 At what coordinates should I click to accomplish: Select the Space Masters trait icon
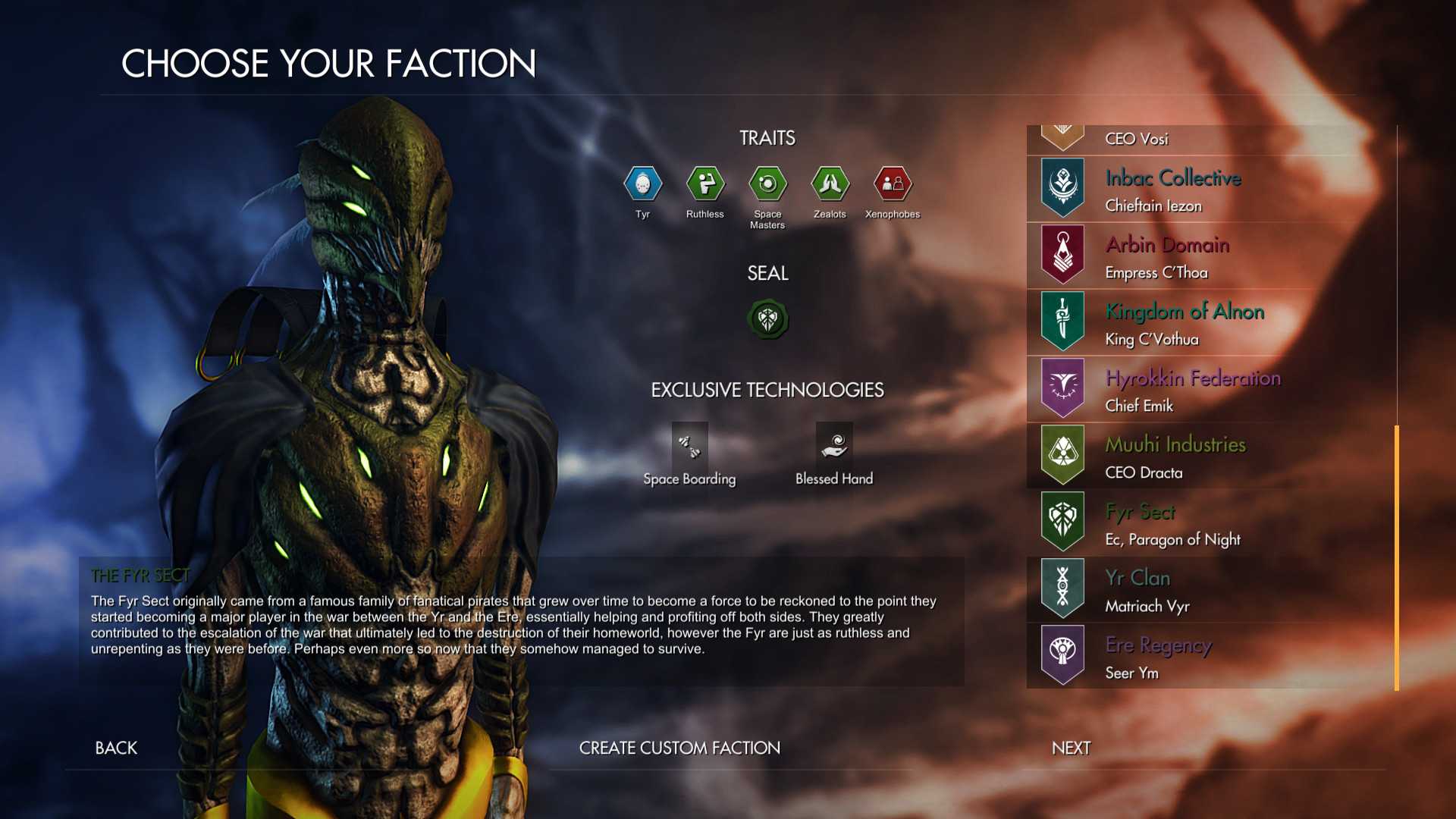click(767, 184)
